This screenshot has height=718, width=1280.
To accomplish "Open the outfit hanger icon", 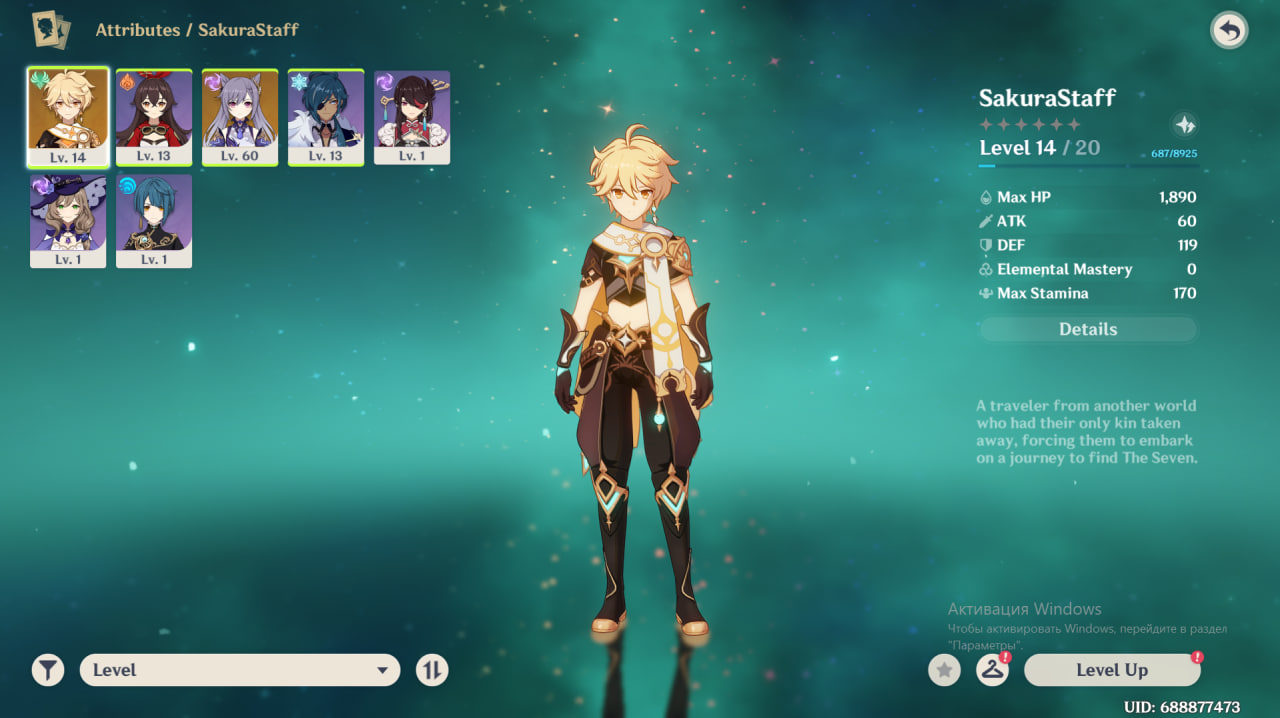I will pos(991,670).
